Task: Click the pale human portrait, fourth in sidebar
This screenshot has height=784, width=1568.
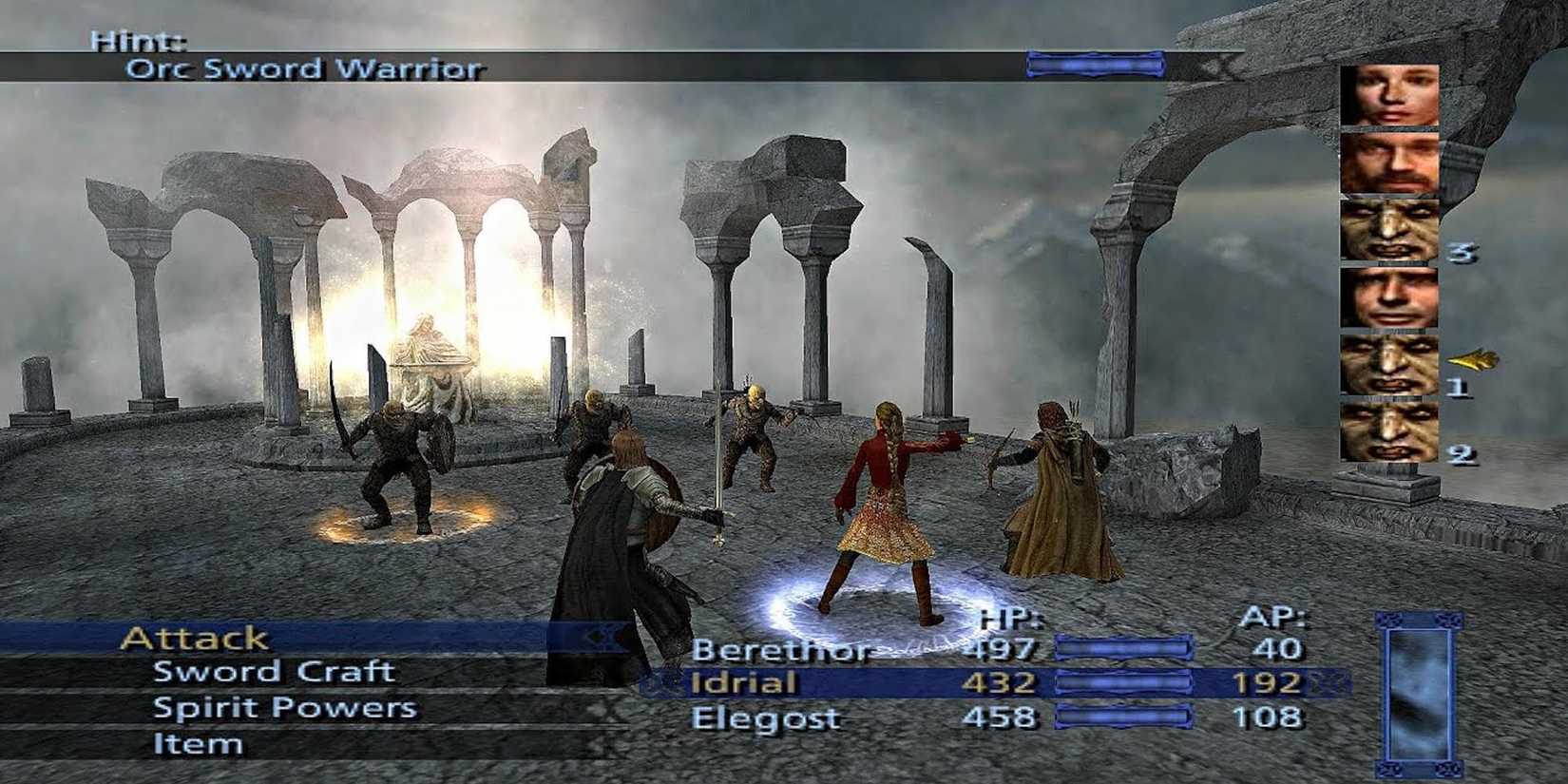Action: 1387,296
